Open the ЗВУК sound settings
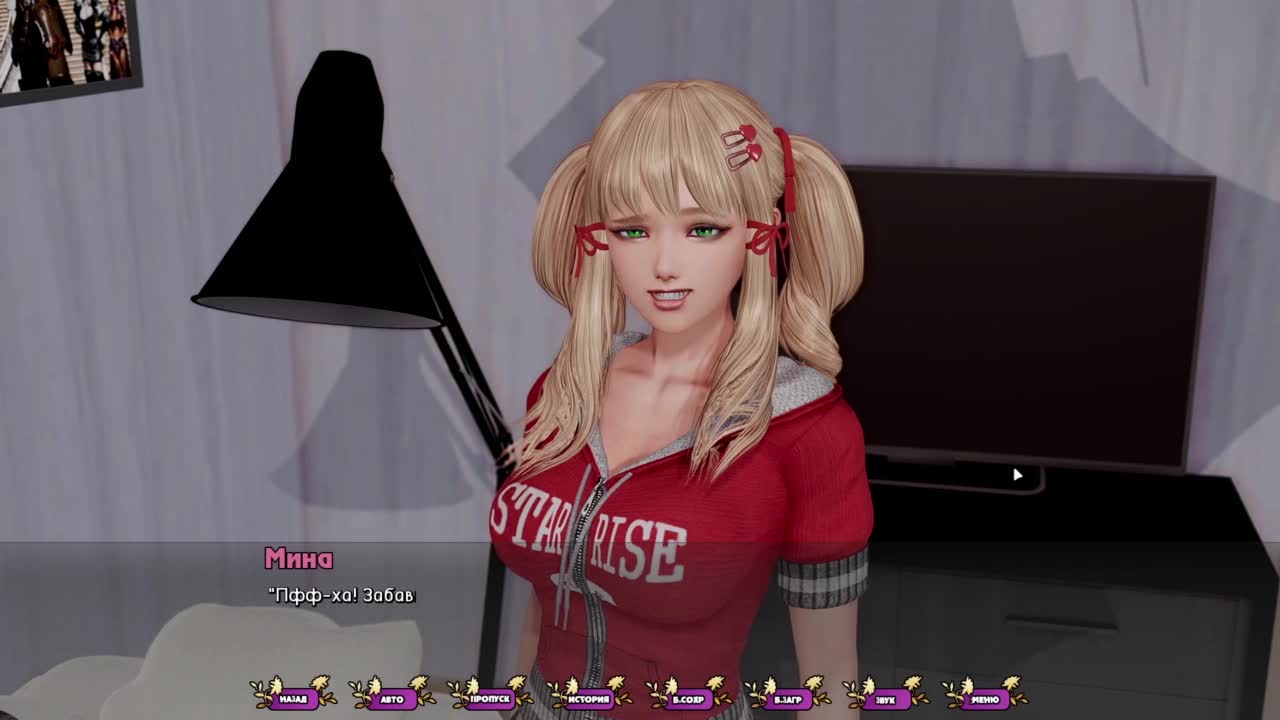Image resolution: width=1280 pixels, height=720 pixels. 885,699
